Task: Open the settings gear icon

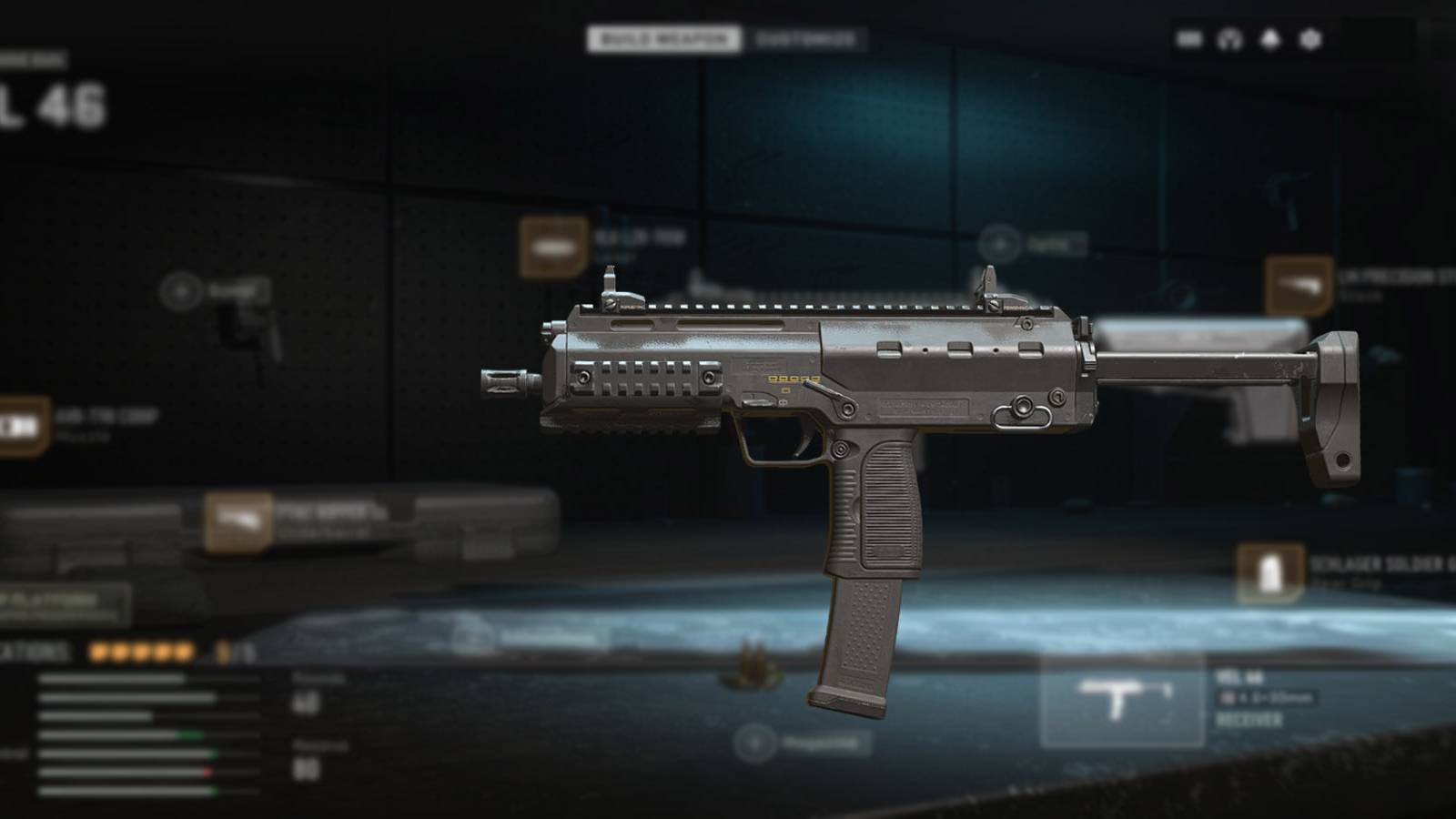Action: [x=1309, y=38]
